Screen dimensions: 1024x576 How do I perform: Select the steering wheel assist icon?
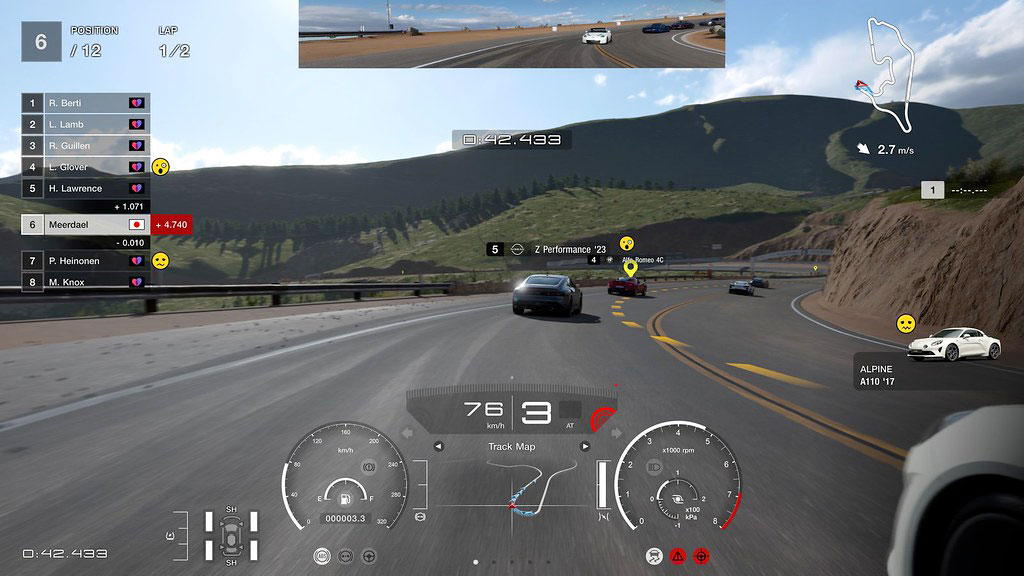[x=369, y=554]
